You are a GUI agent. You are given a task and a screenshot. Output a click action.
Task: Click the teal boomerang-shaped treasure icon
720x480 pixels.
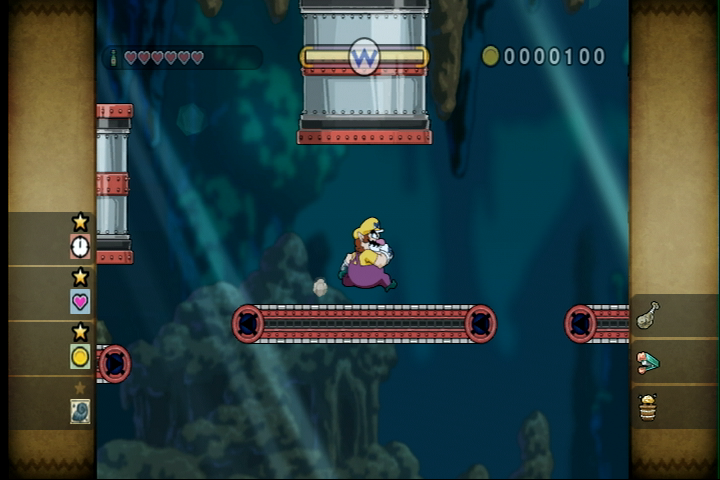(647, 362)
